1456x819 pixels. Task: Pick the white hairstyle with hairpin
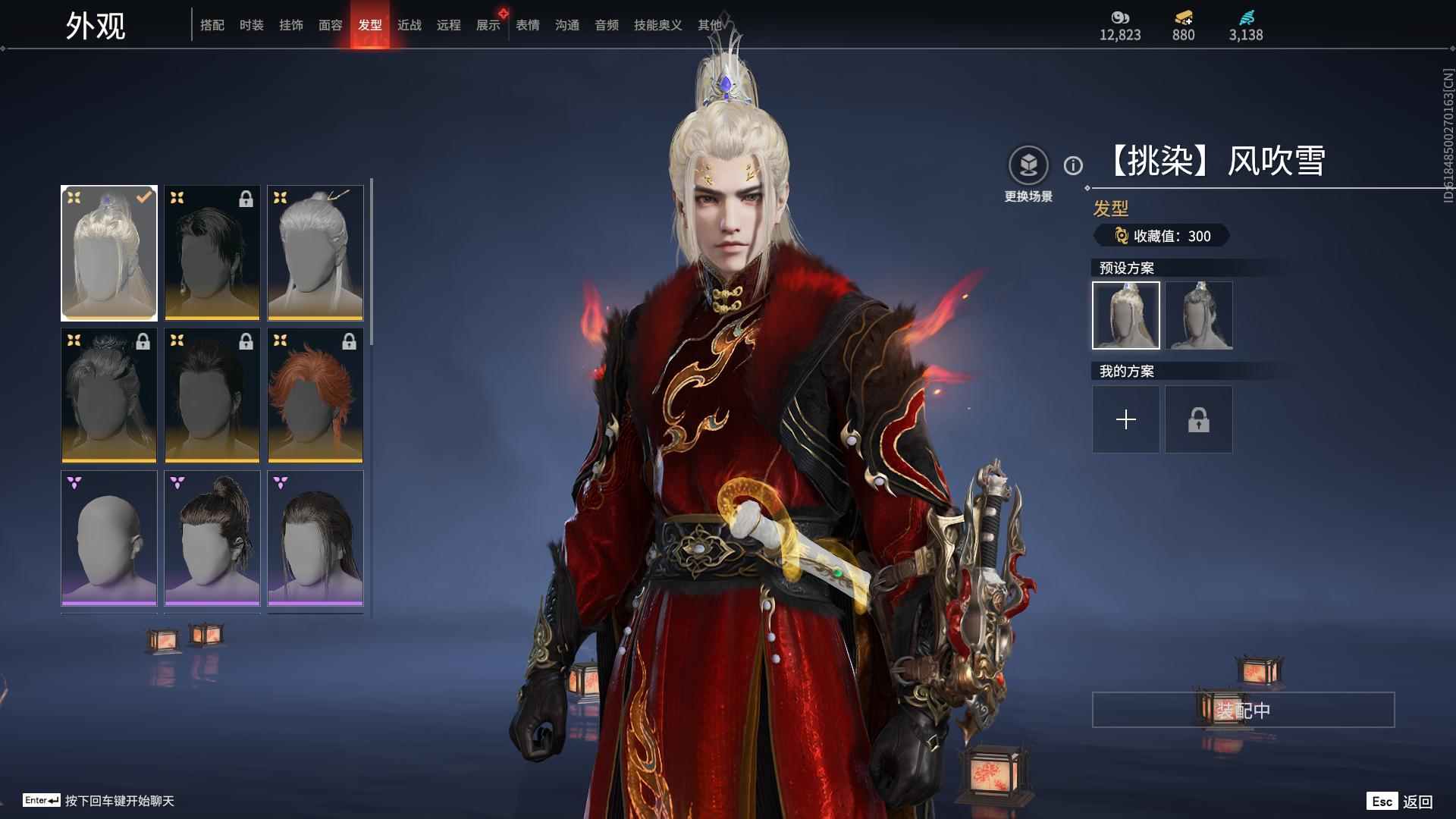[x=315, y=253]
